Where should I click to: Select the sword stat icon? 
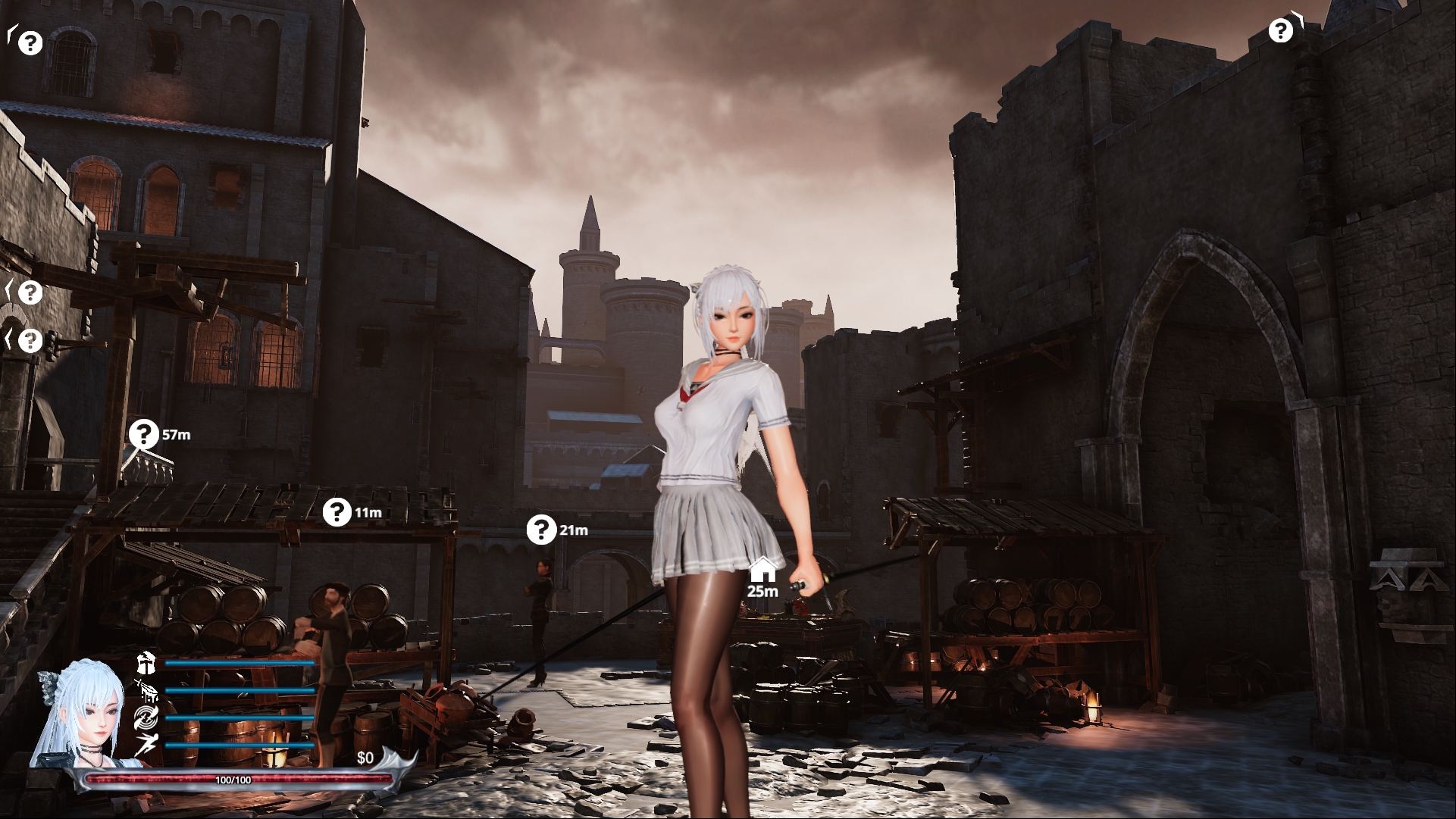tap(146, 690)
